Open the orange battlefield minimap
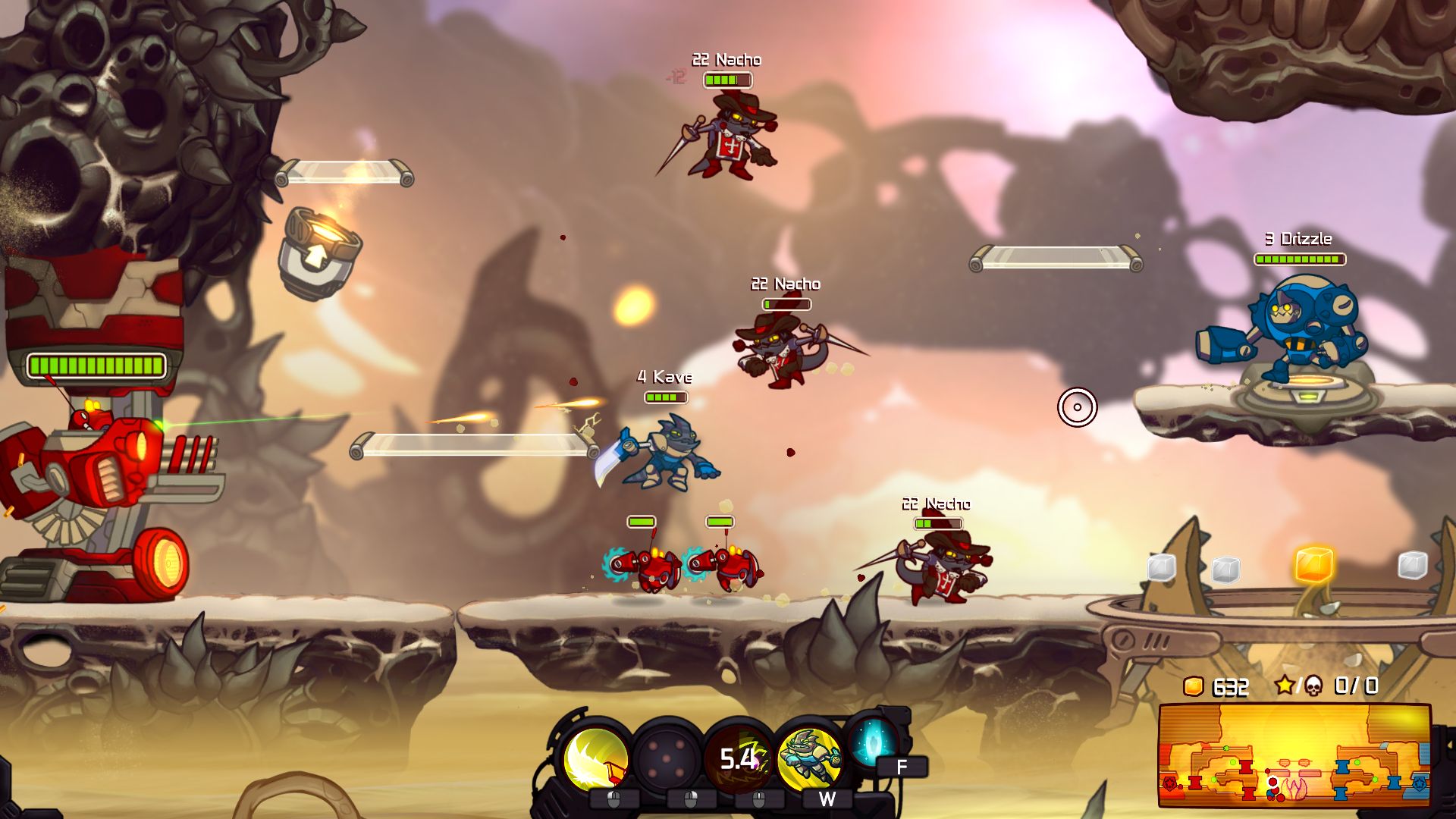This screenshot has height=819, width=1456. tap(1294, 755)
